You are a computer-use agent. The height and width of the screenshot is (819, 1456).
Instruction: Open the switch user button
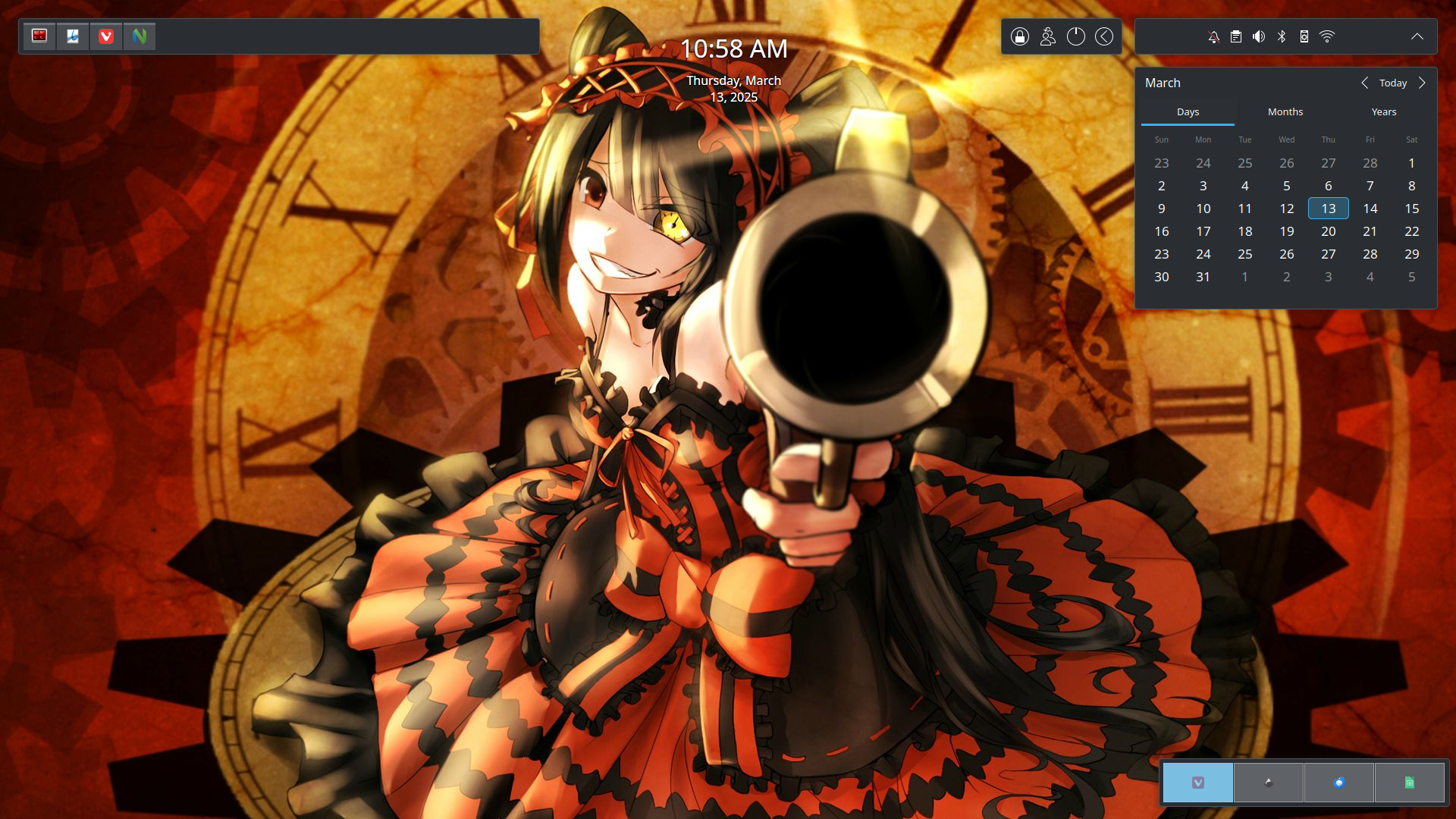pos(1048,36)
